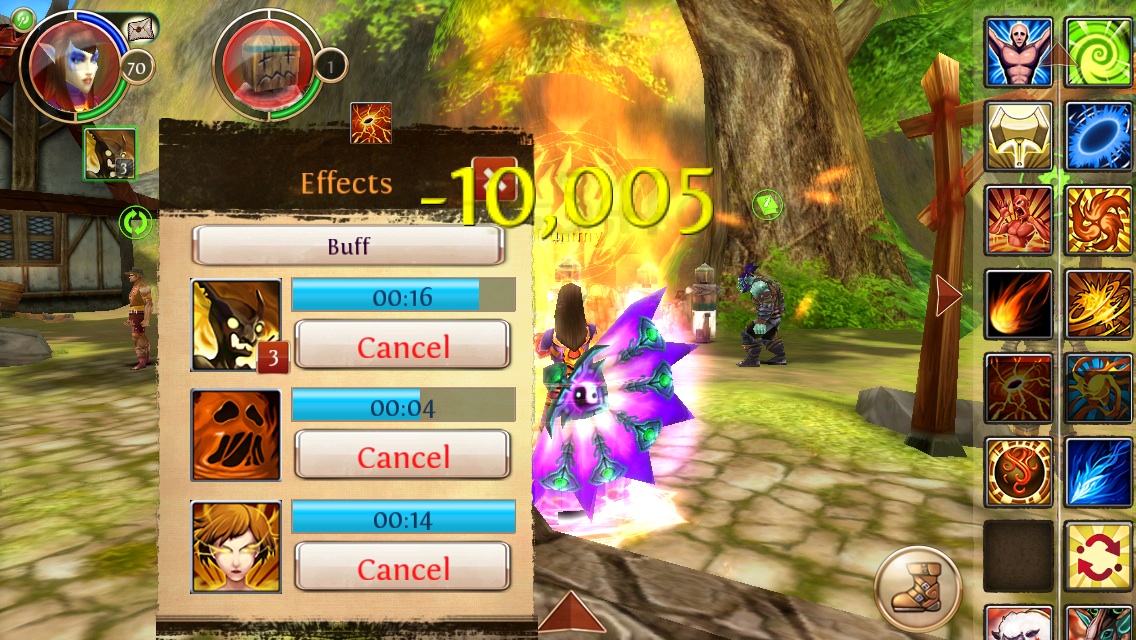Use the green spiral skill
The height and width of the screenshot is (640, 1136).
tap(1098, 51)
